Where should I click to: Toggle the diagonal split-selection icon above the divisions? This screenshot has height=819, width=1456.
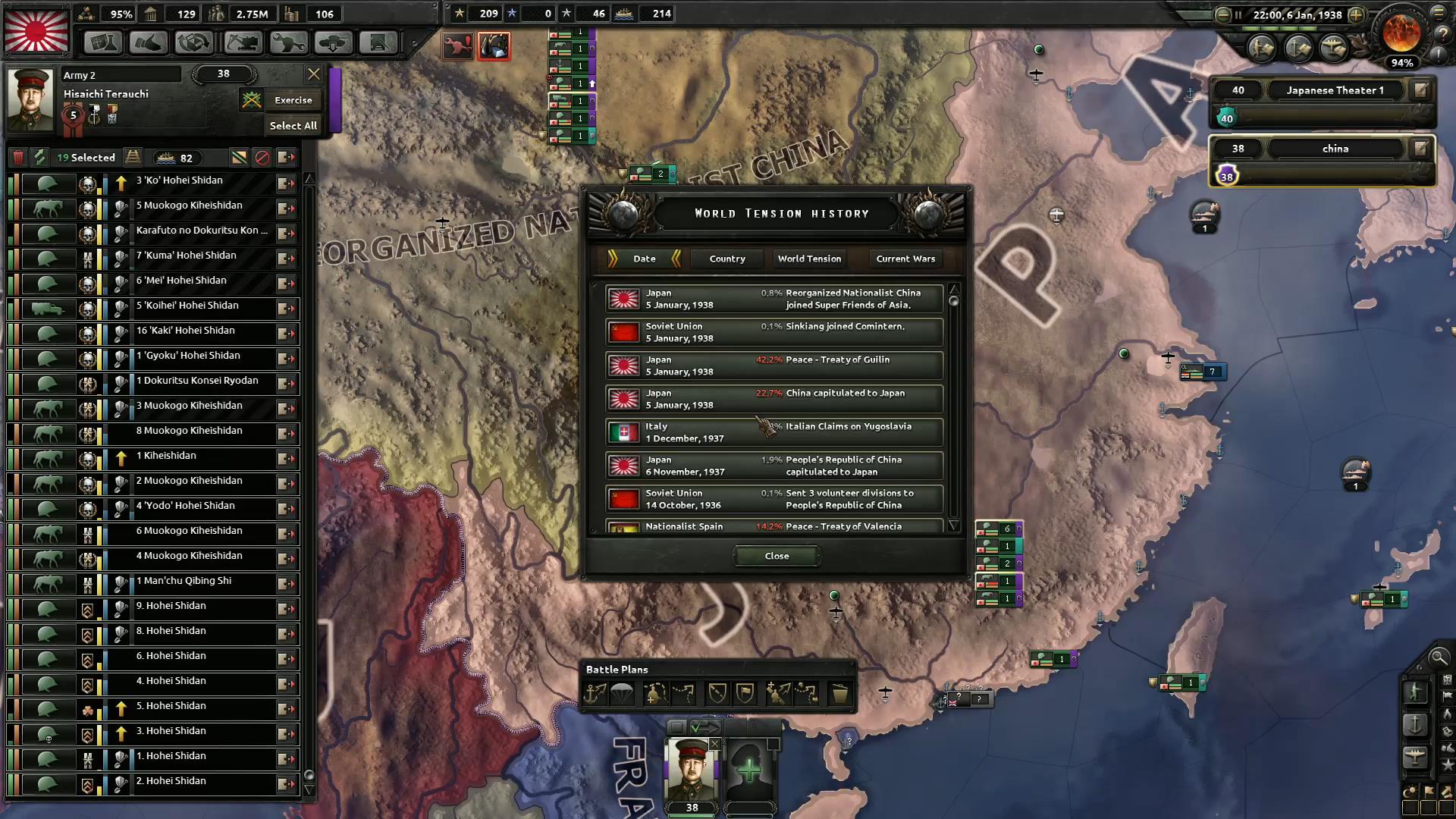click(x=240, y=157)
